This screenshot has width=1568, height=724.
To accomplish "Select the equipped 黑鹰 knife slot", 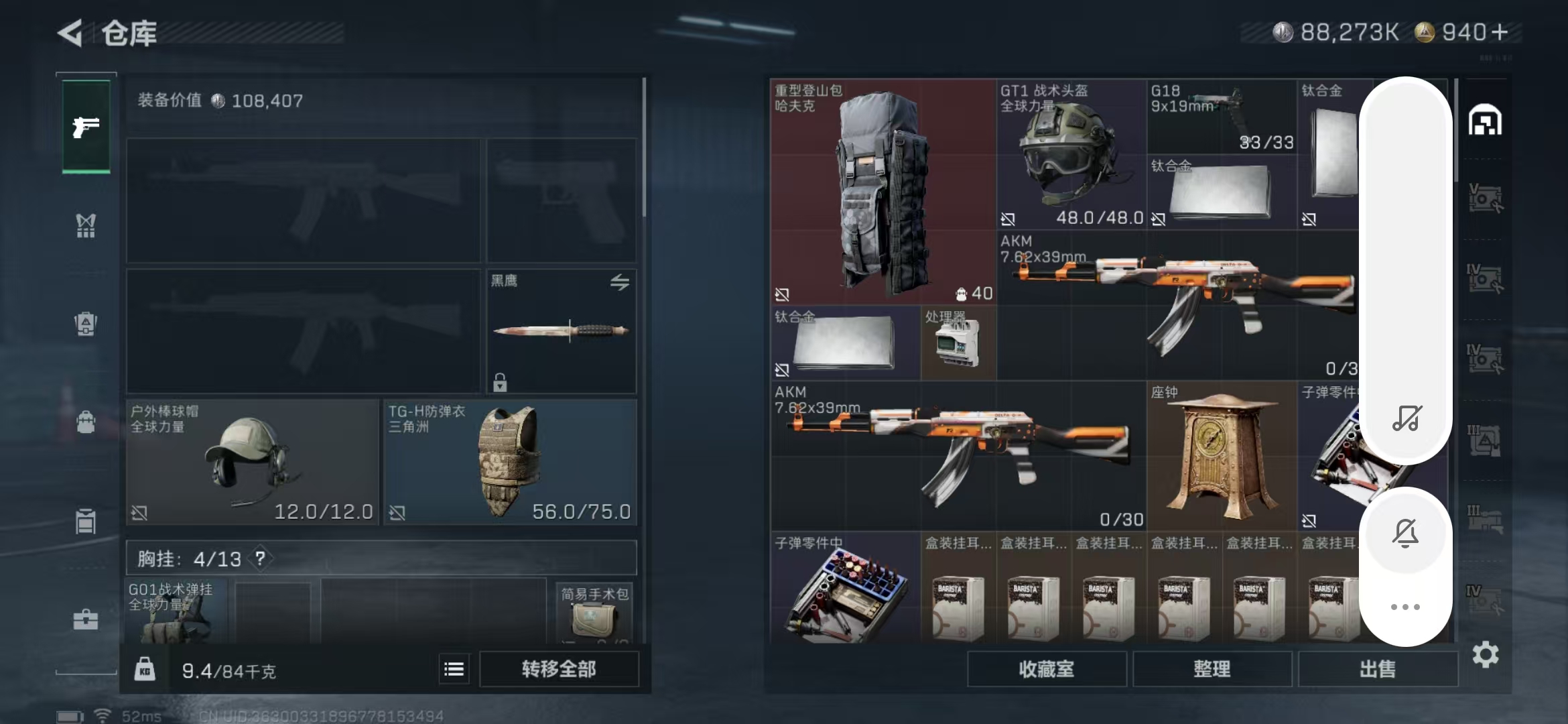I will coord(562,331).
